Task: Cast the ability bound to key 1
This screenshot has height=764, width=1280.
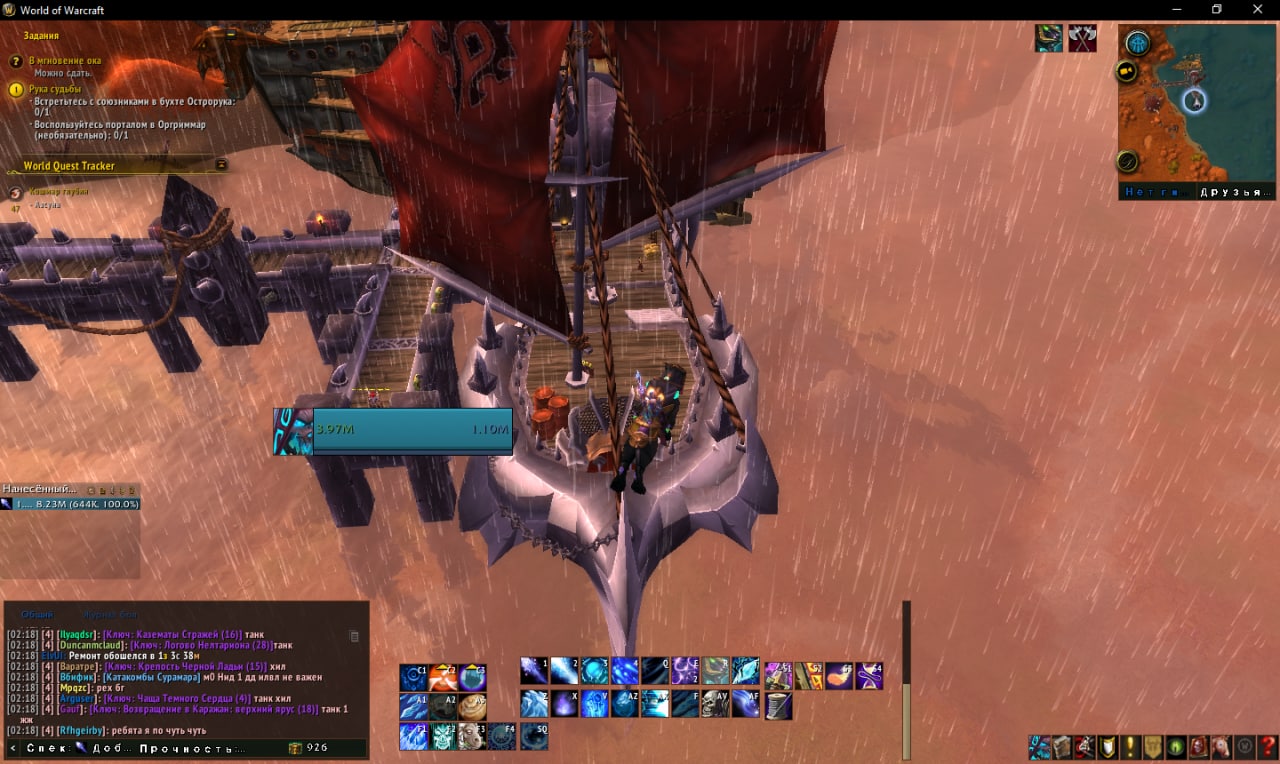Action: 533,670
